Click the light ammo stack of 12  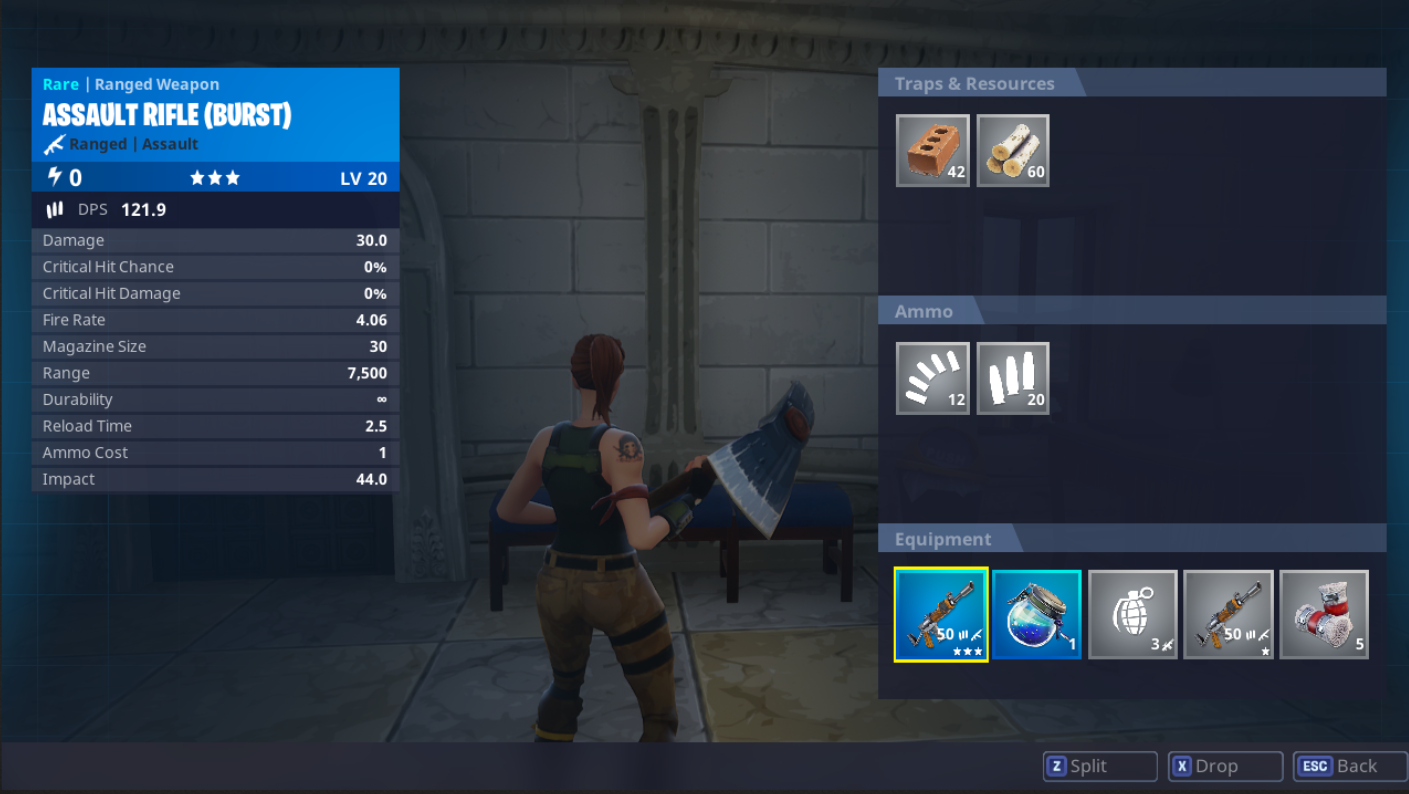point(931,378)
